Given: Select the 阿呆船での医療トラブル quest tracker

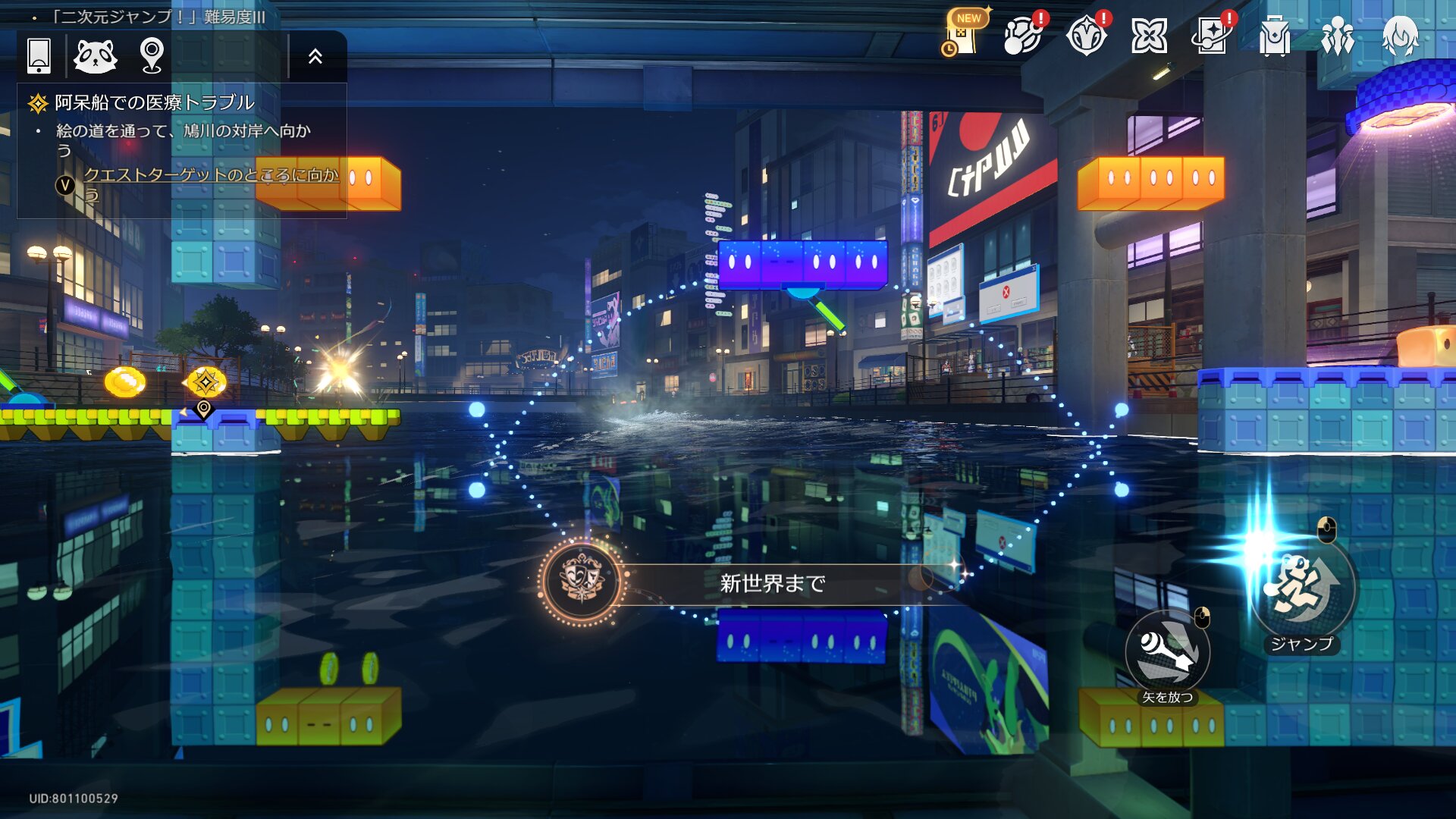Looking at the screenshot, I should click(x=154, y=102).
